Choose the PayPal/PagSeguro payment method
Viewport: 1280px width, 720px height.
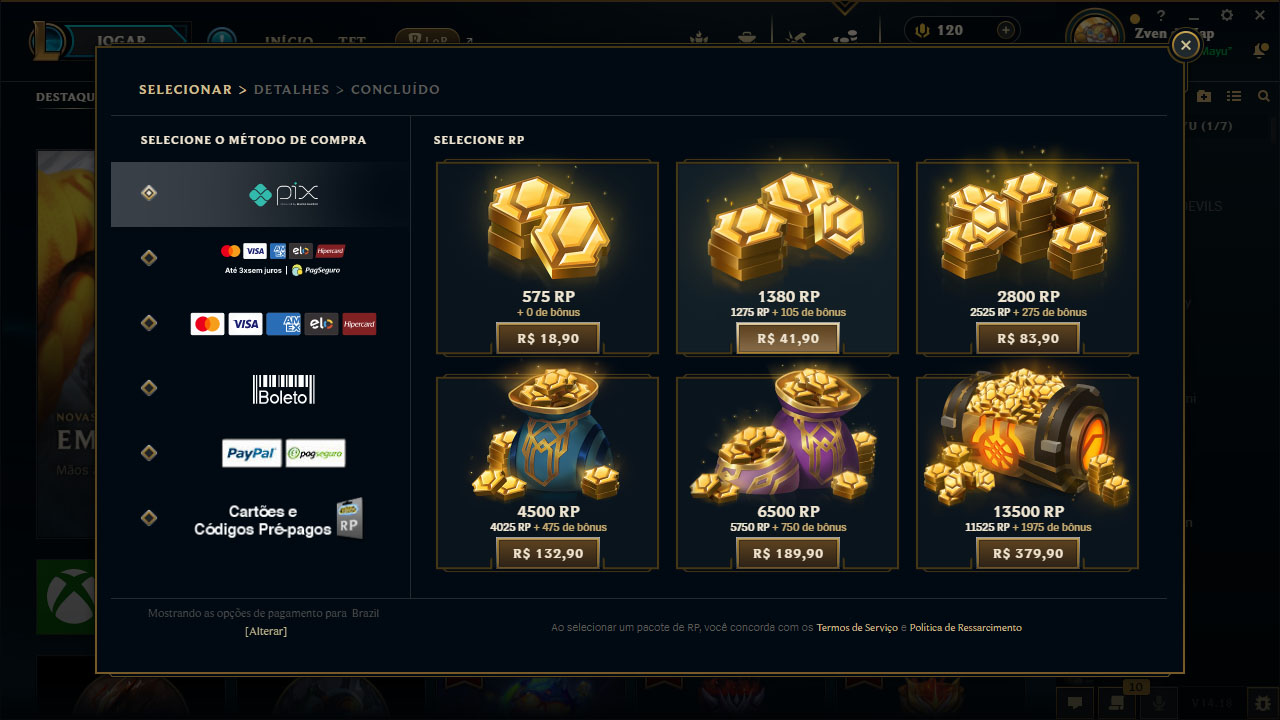(283, 452)
